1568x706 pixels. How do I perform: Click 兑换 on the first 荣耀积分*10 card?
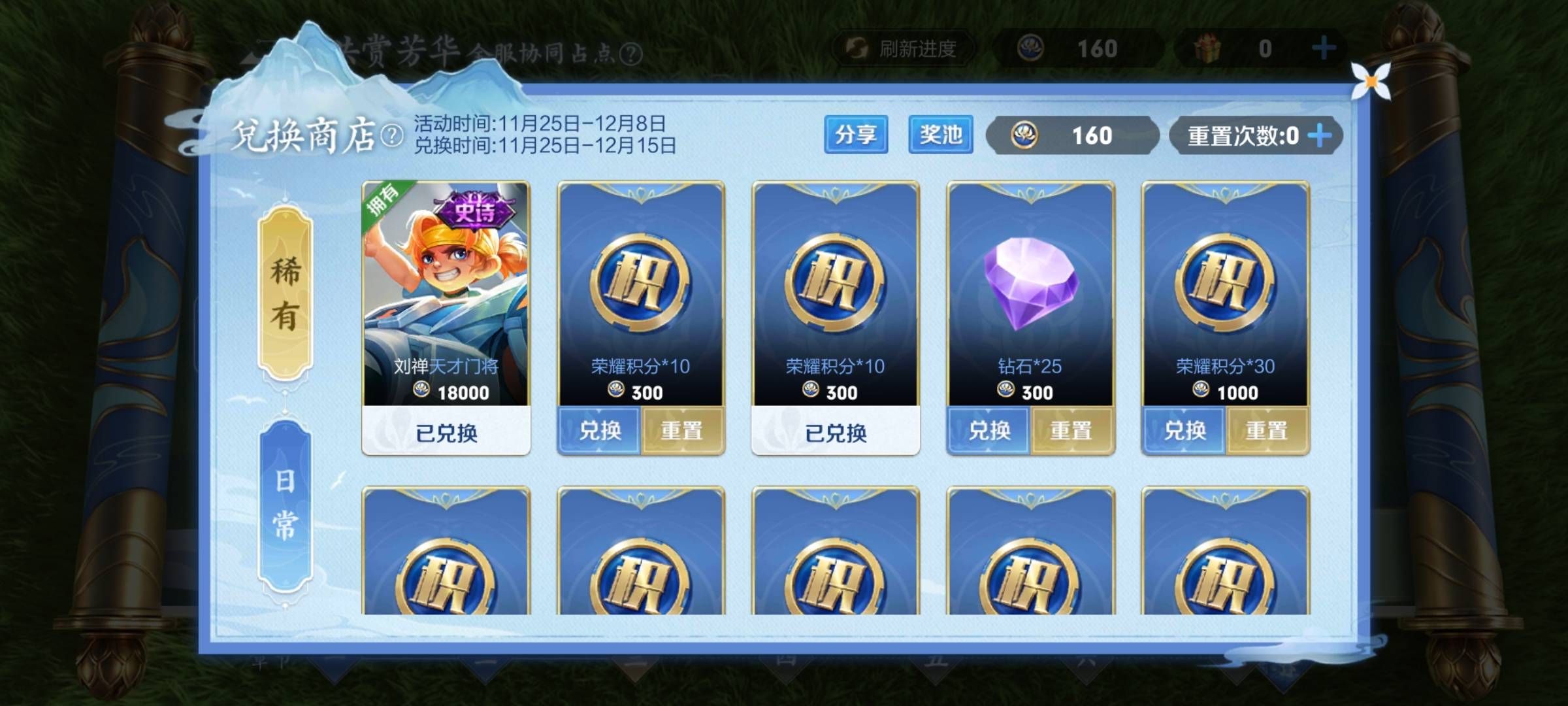599,431
